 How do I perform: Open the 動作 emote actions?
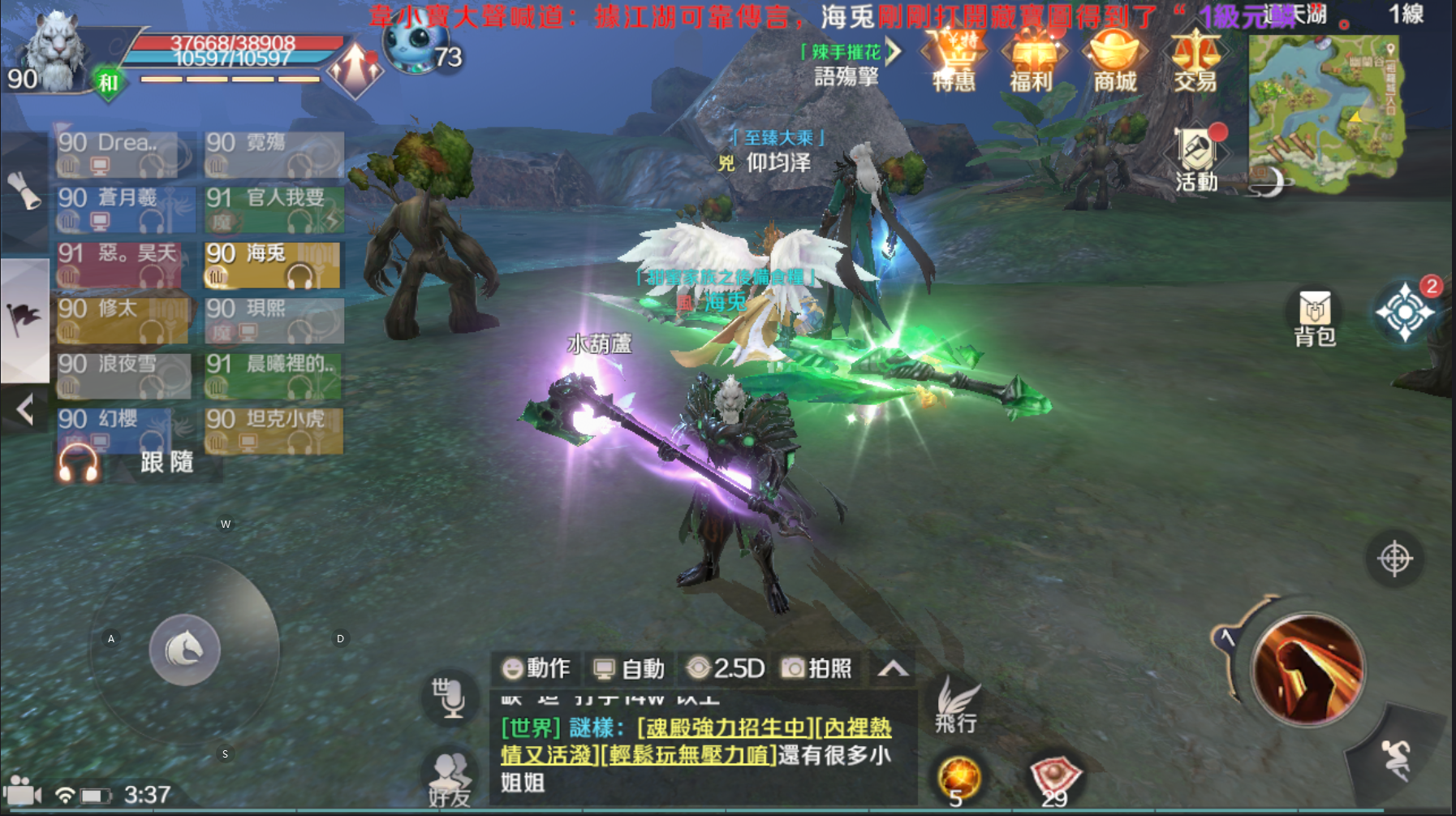536,668
